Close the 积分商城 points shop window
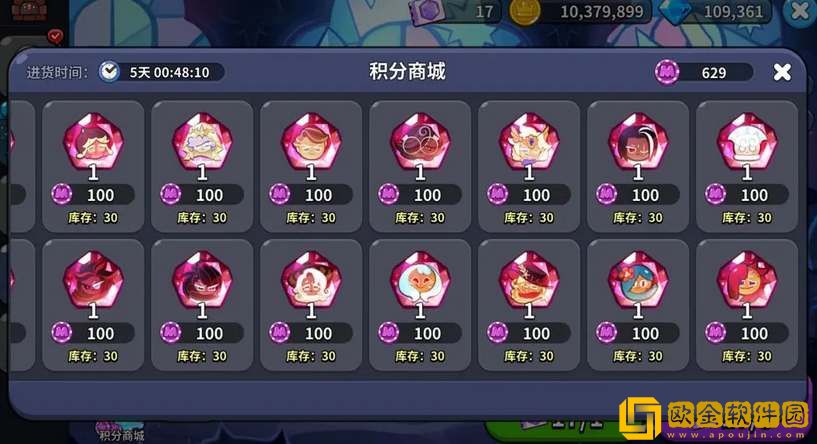817x444 pixels. tap(782, 72)
